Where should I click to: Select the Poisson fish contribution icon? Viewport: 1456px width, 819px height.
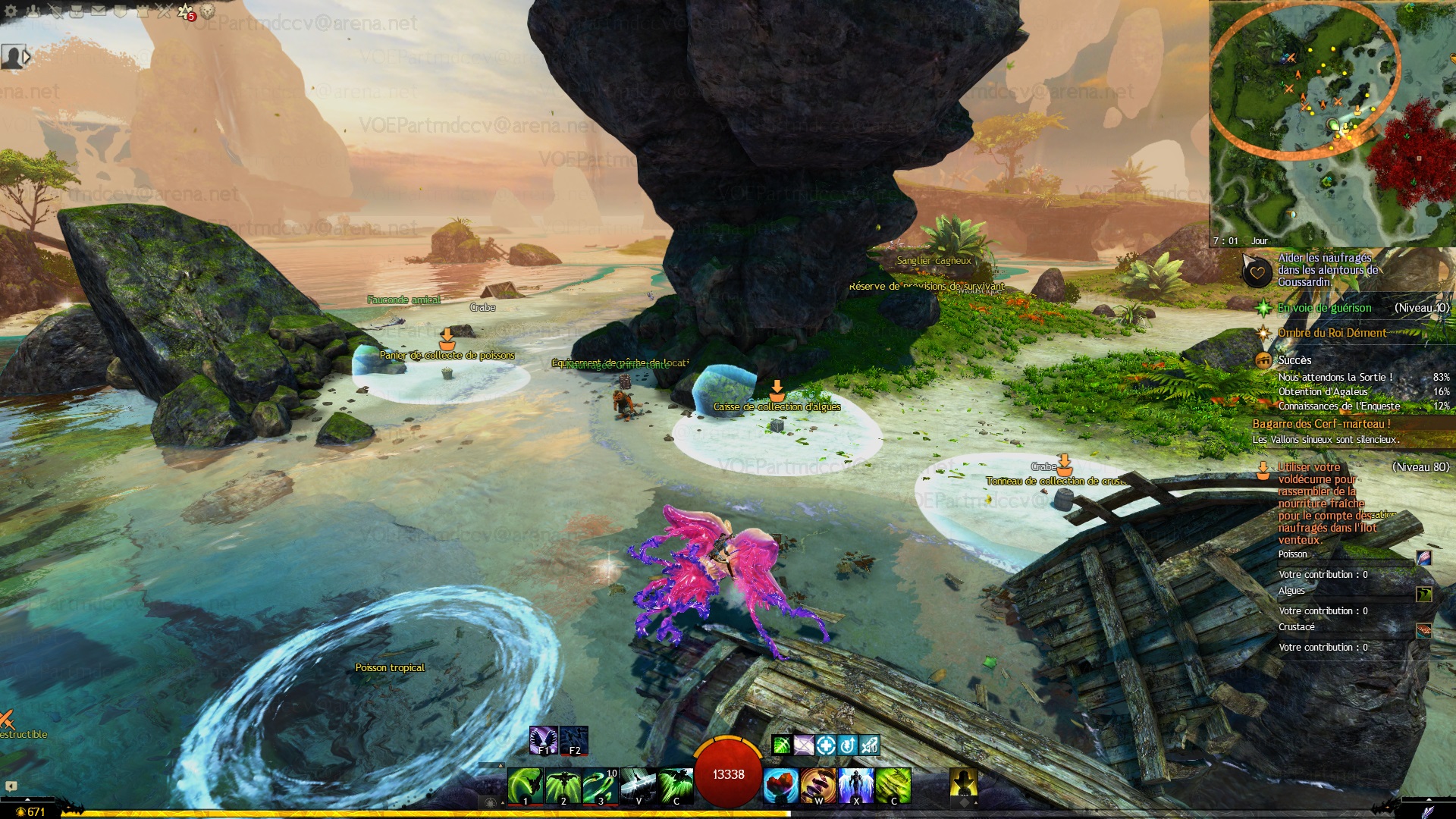click(1423, 558)
